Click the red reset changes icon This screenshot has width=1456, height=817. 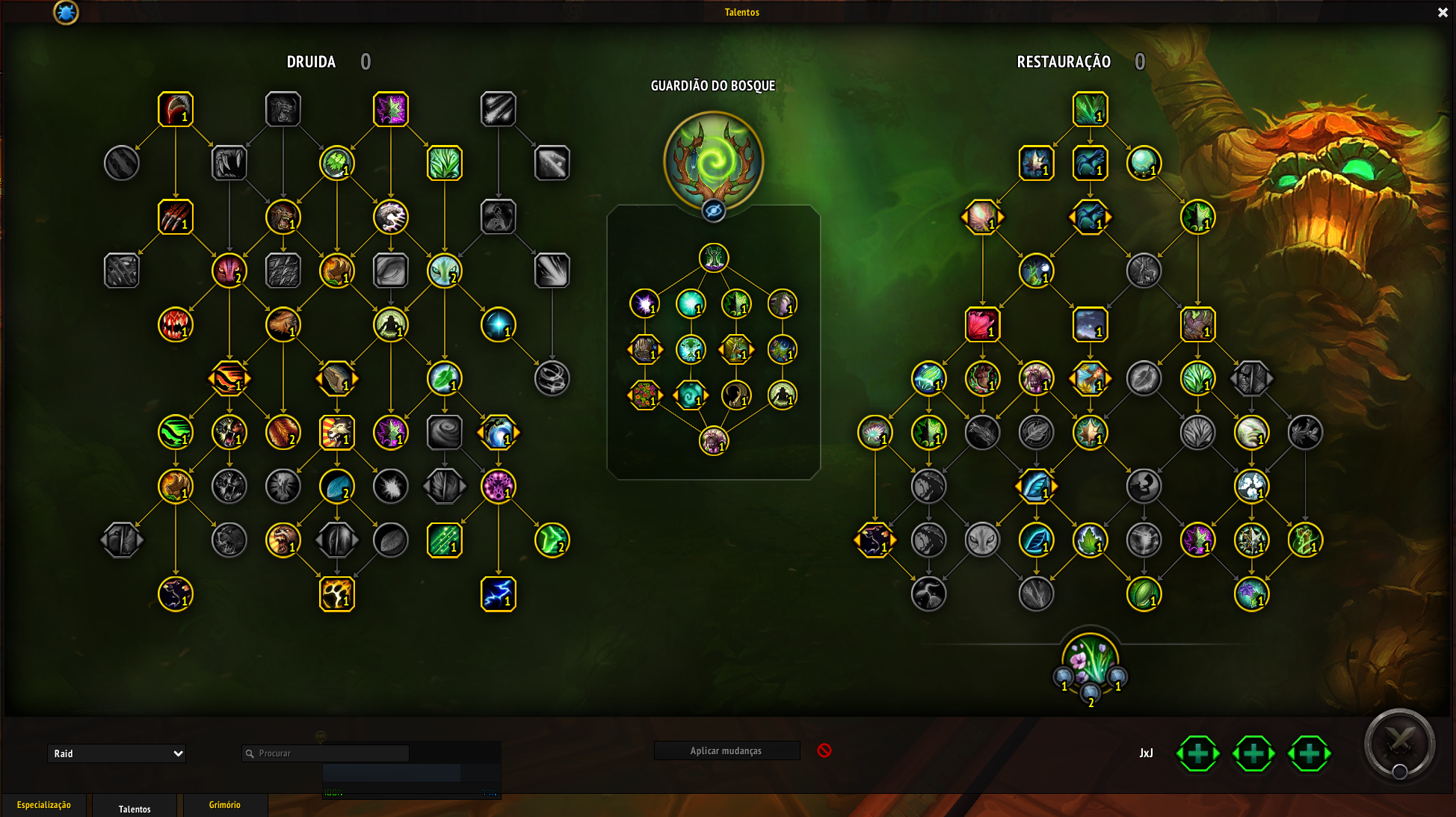[x=824, y=750]
